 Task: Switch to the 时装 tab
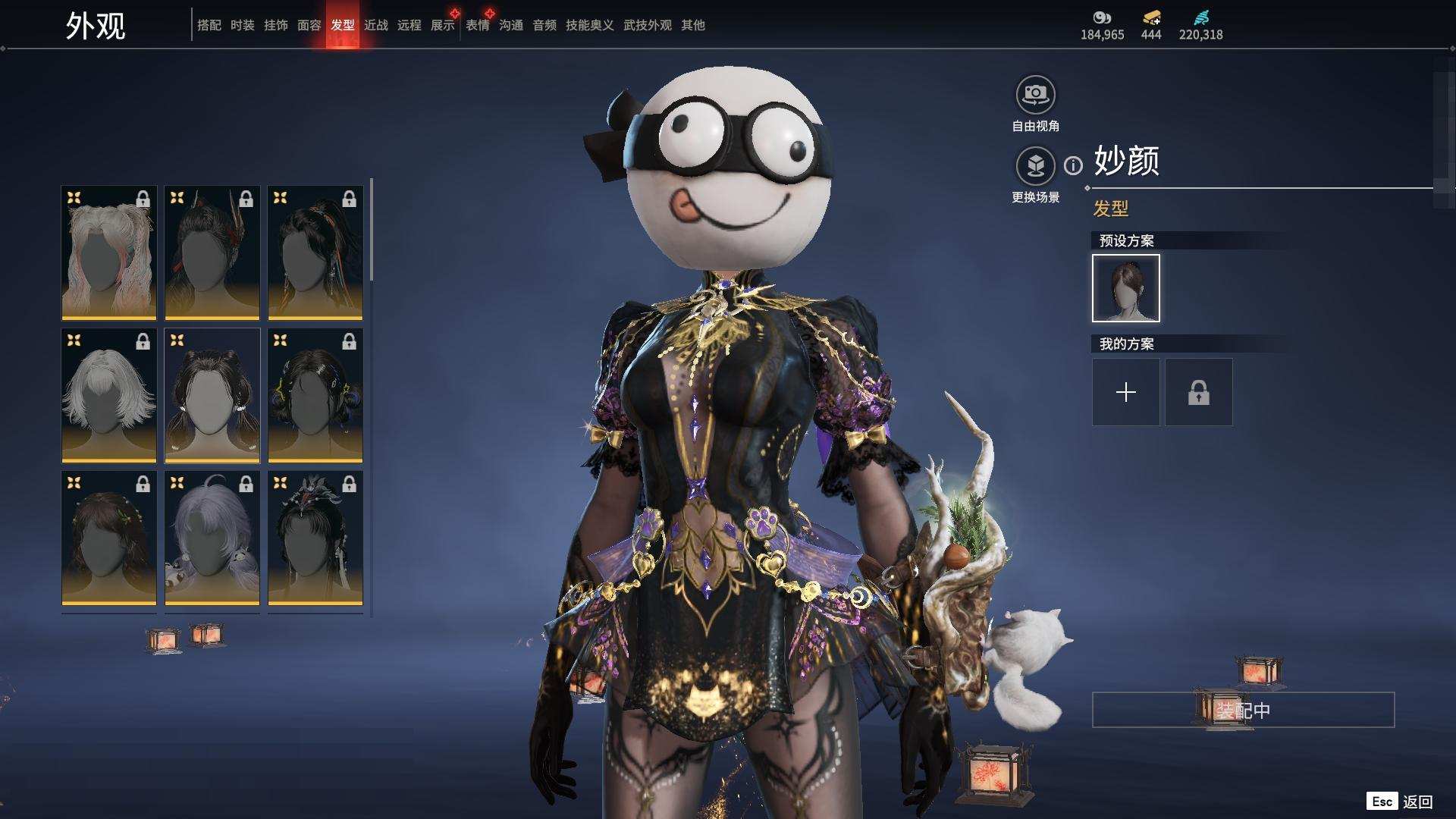(x=243, y=25)
